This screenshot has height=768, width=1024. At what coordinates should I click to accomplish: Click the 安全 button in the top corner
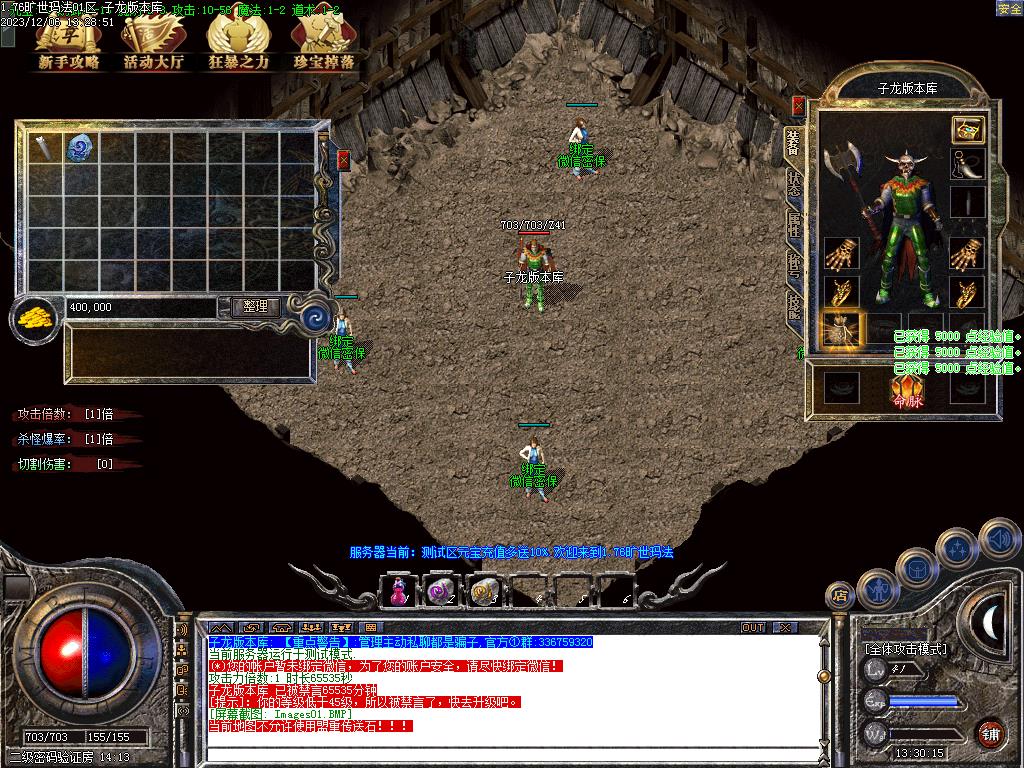(1009, 8)
